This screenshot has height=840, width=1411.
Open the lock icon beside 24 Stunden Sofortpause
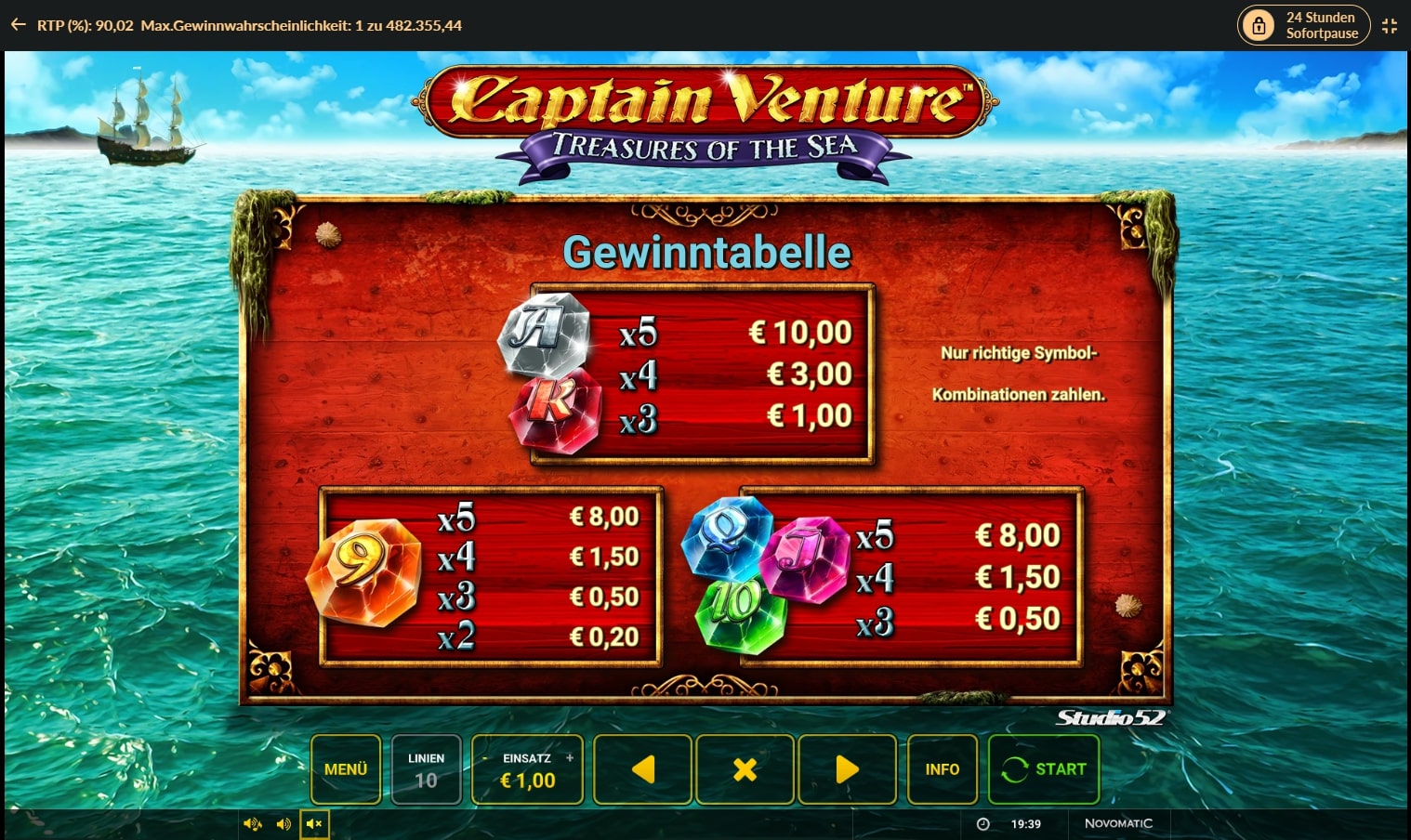pyautogui.click(x=1259, y=25)
